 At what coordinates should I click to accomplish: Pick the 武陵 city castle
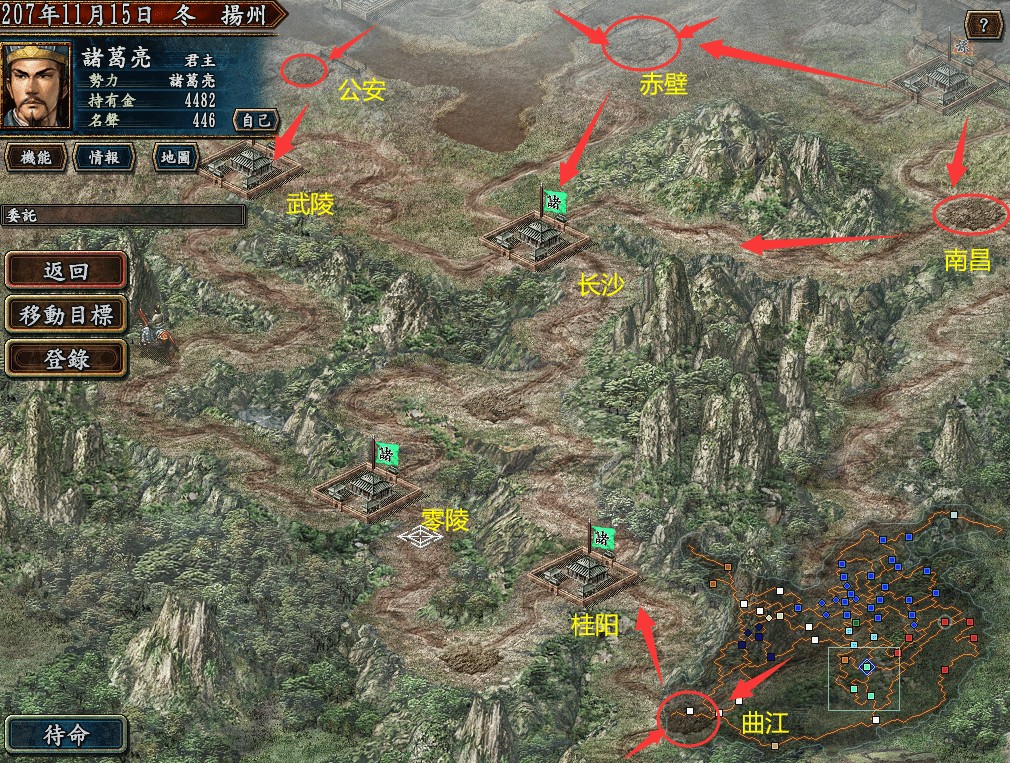(x=246, y=165)
